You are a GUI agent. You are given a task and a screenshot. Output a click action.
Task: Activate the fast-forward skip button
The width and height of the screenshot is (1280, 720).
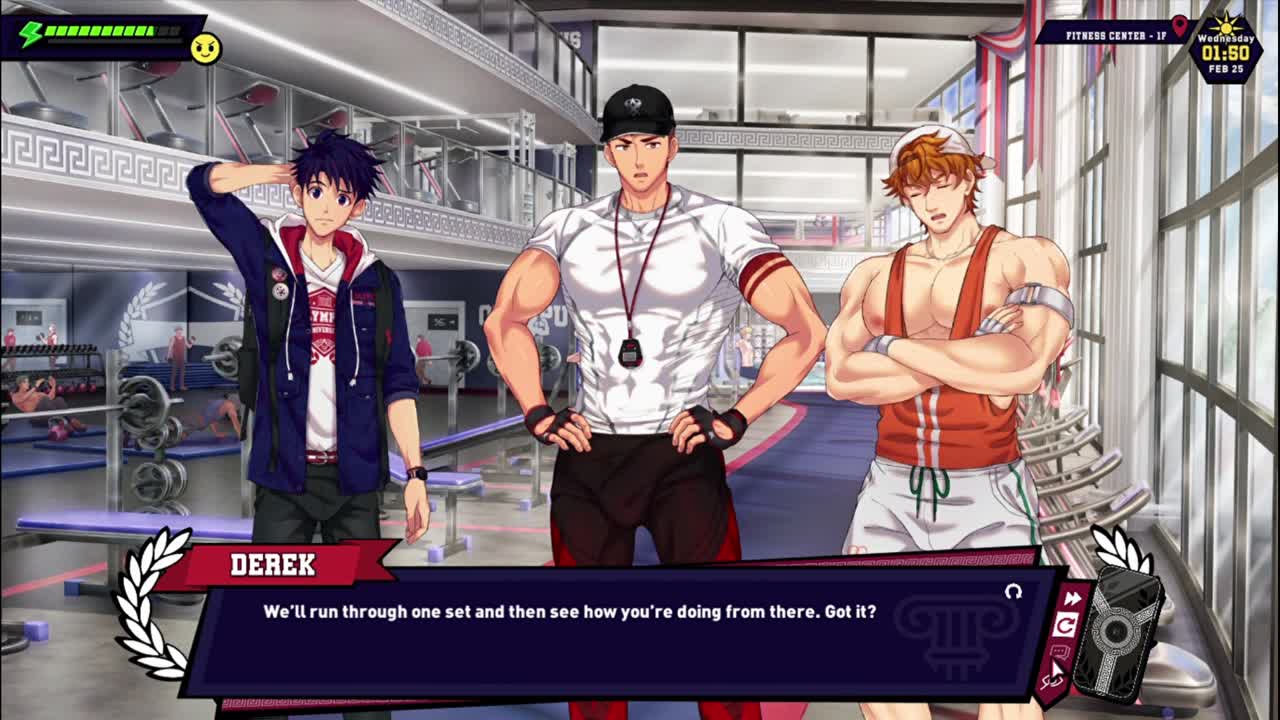[x=1072, y=598]
